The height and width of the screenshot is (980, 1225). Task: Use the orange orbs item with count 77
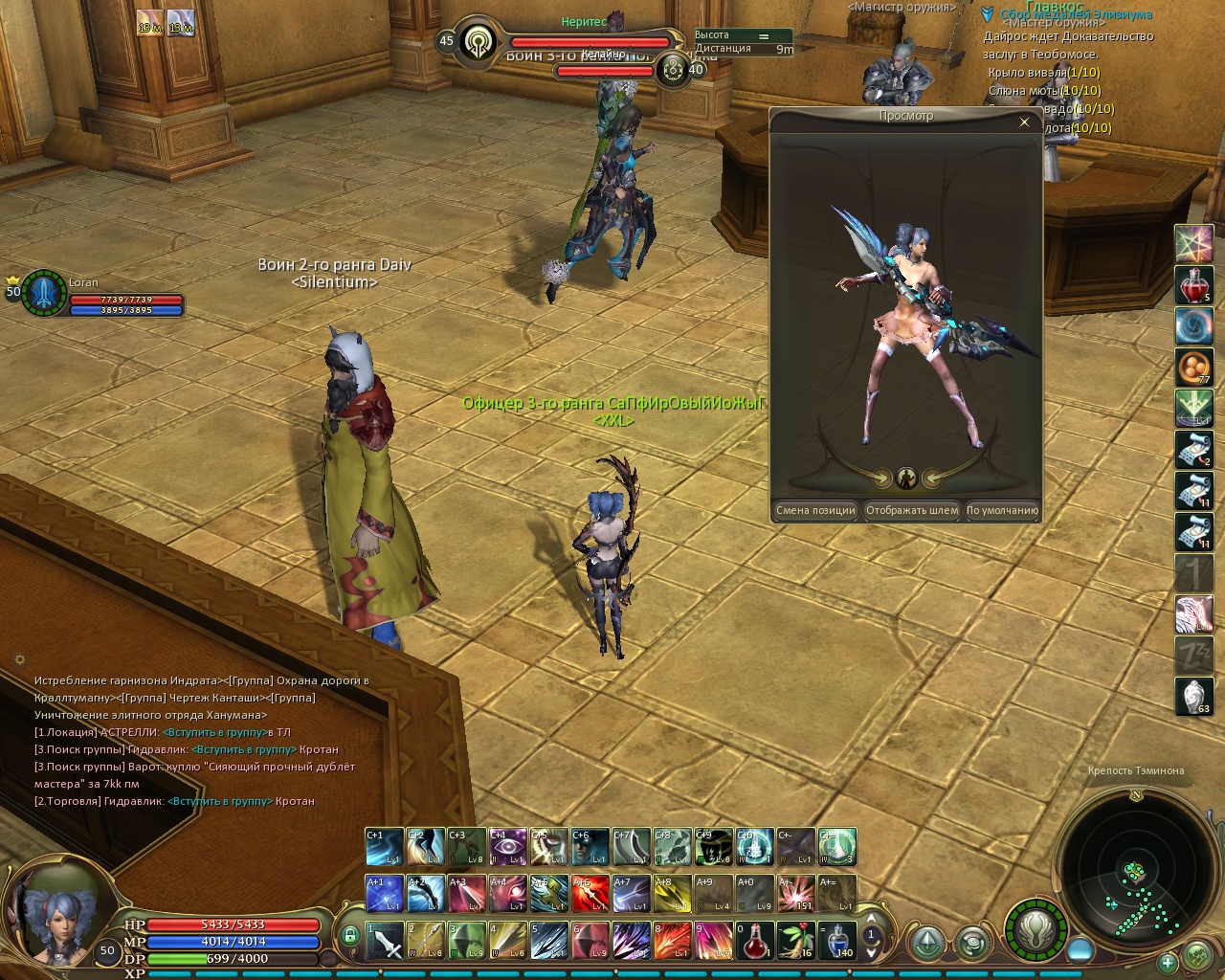click(1193, 367)
